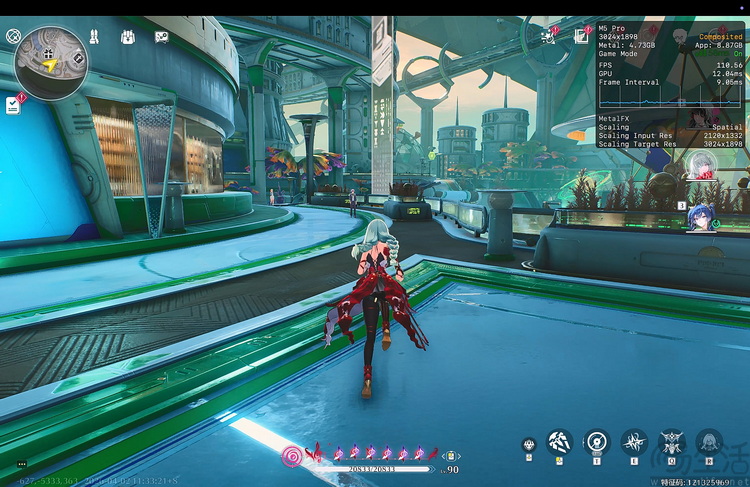Activate the claw-slash basic attack skill
The width and height of the screenshot is (750, 487).
pos(559,441)
